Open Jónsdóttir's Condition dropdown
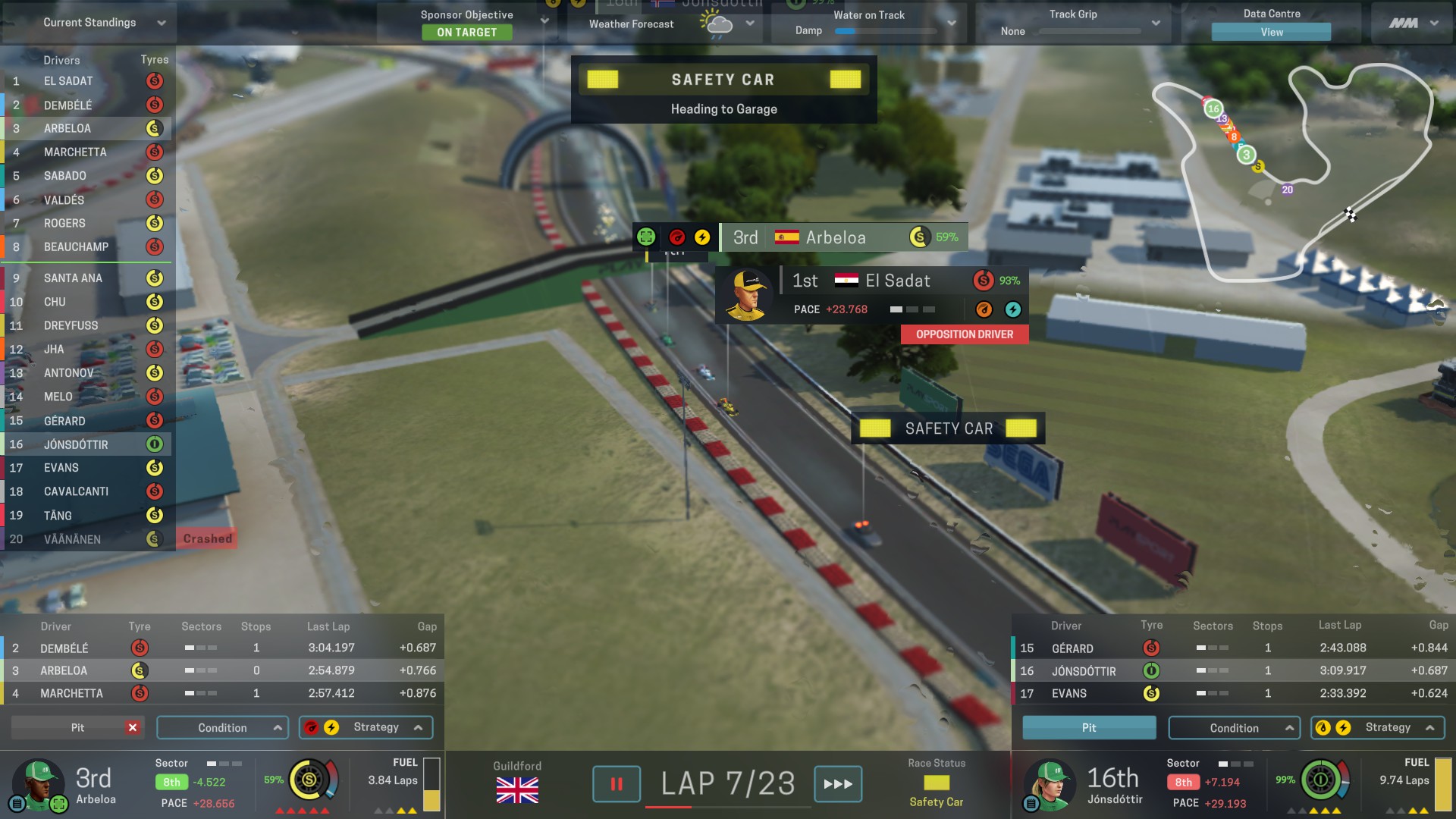The width and height of the screenshot is (1456, 819). coord(1234,728)
